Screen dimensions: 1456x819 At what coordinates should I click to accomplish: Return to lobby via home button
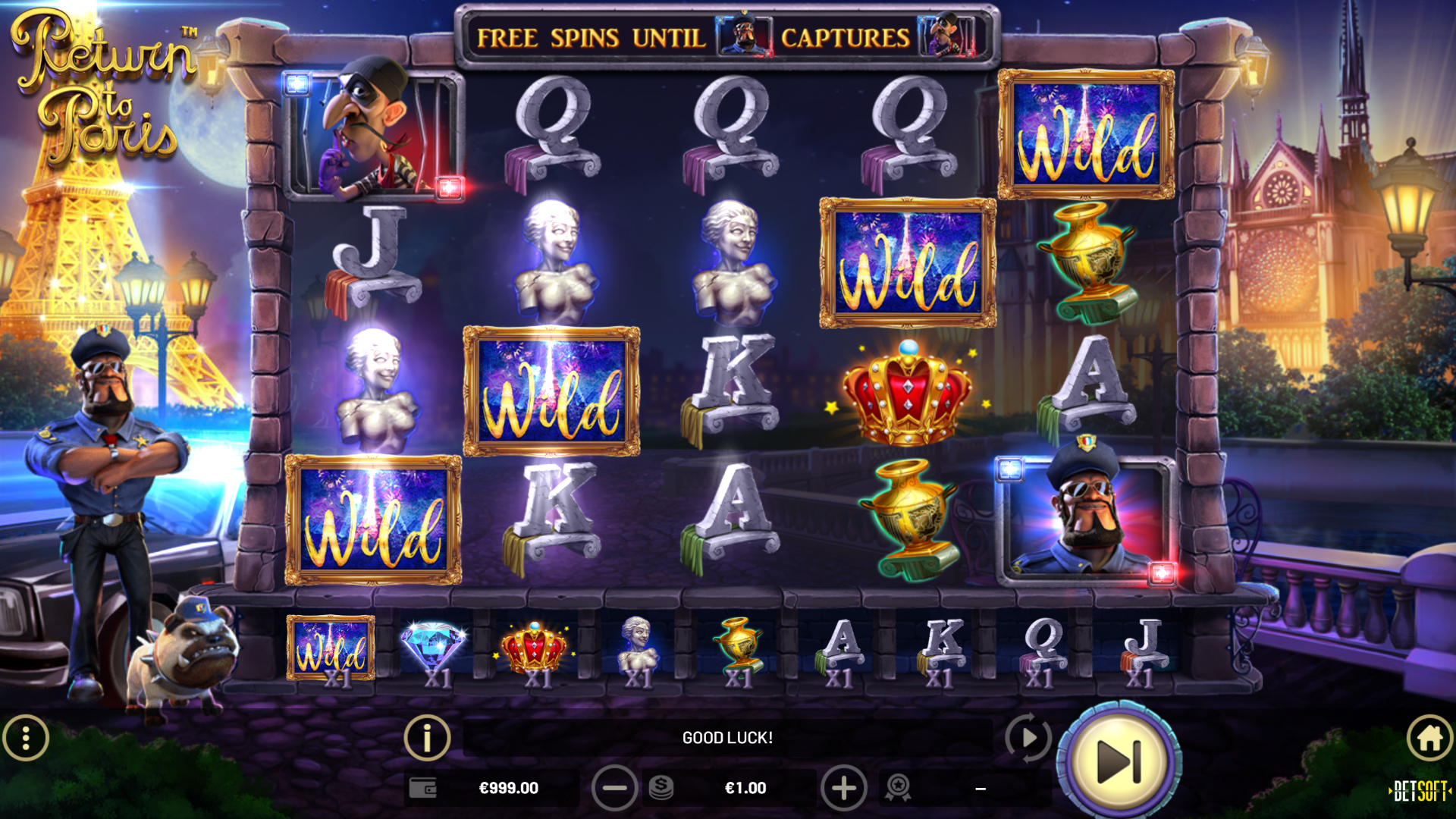tap(1430, 738)
